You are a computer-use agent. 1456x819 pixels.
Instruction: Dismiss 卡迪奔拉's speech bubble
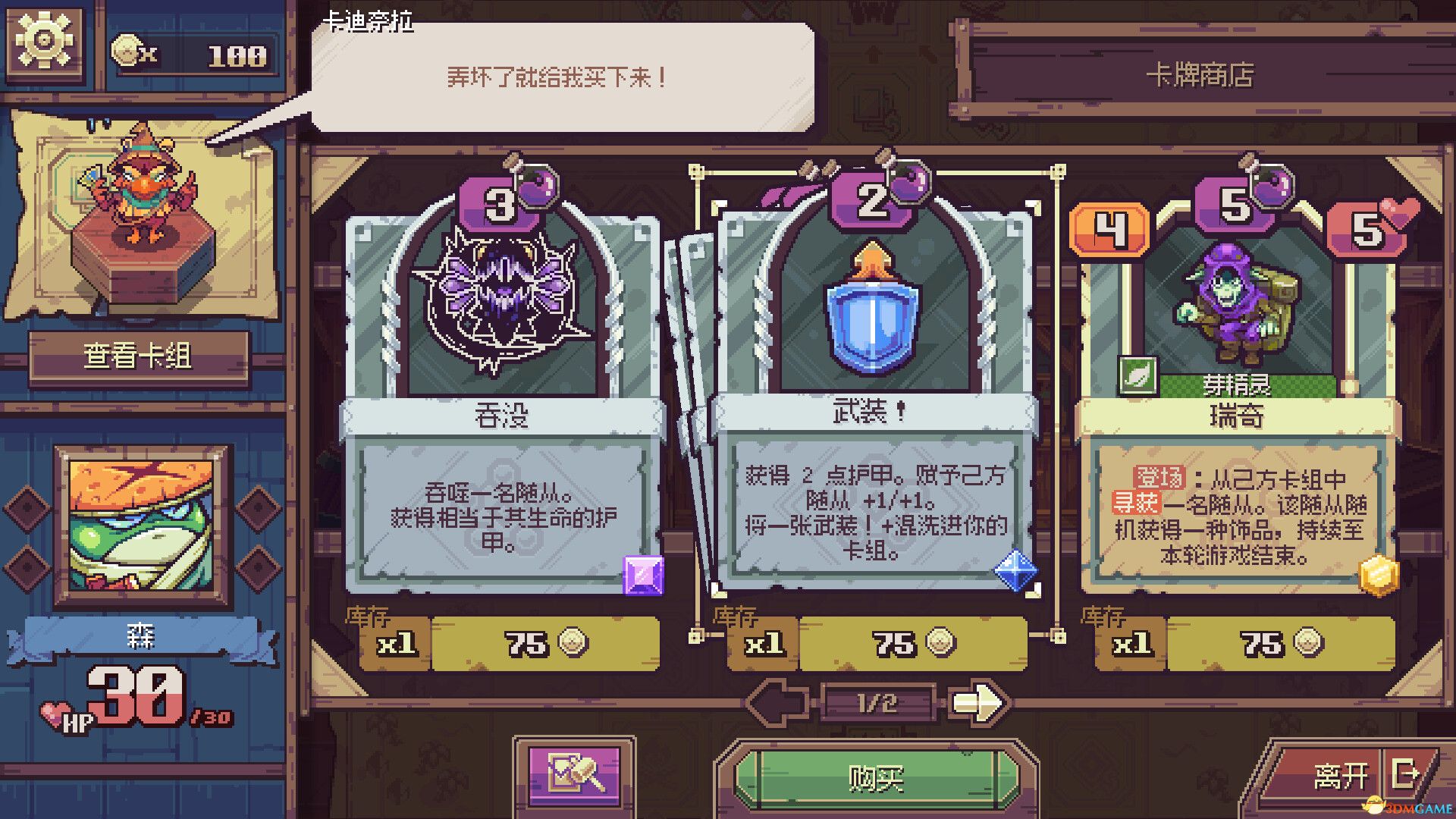[x=561, y=76]
